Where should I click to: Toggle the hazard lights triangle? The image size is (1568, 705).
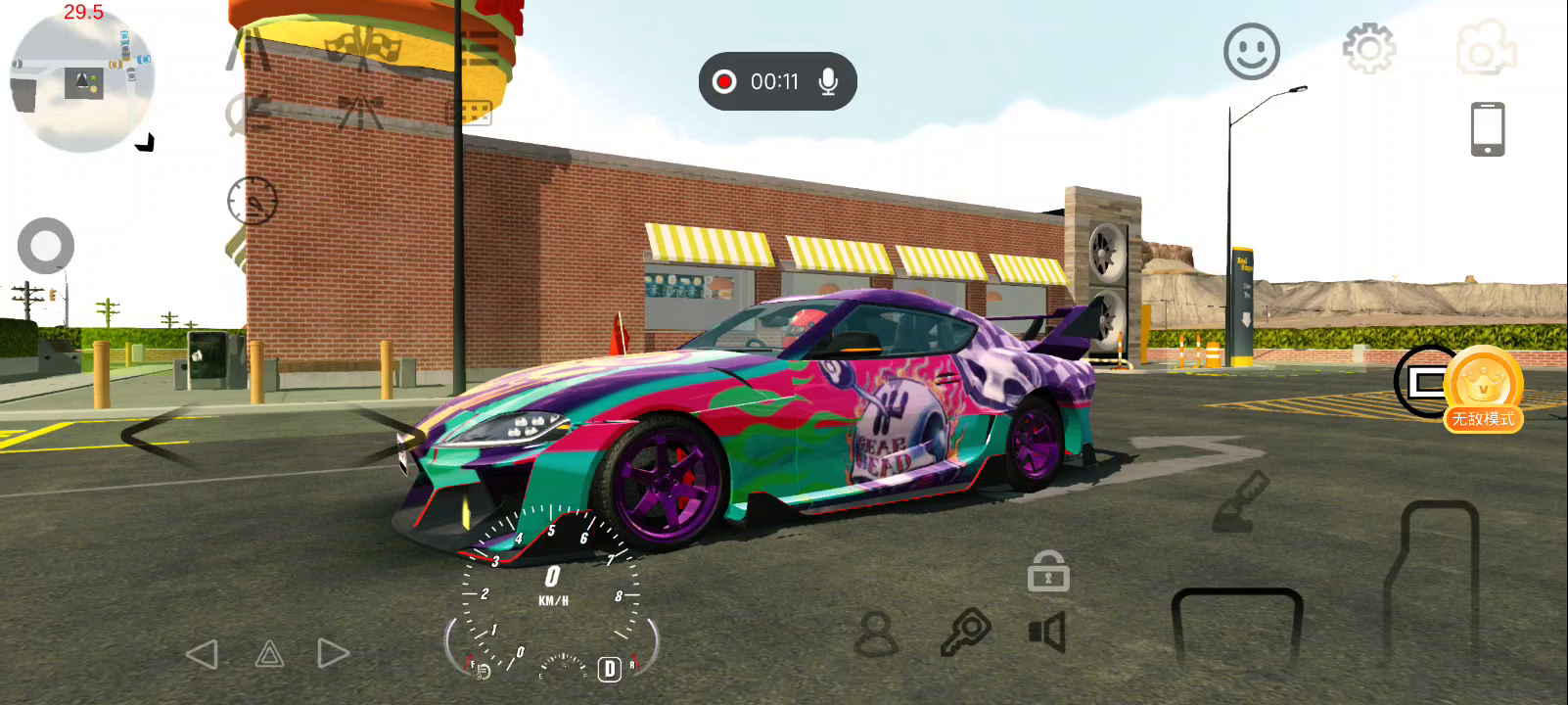pos(269,654)
